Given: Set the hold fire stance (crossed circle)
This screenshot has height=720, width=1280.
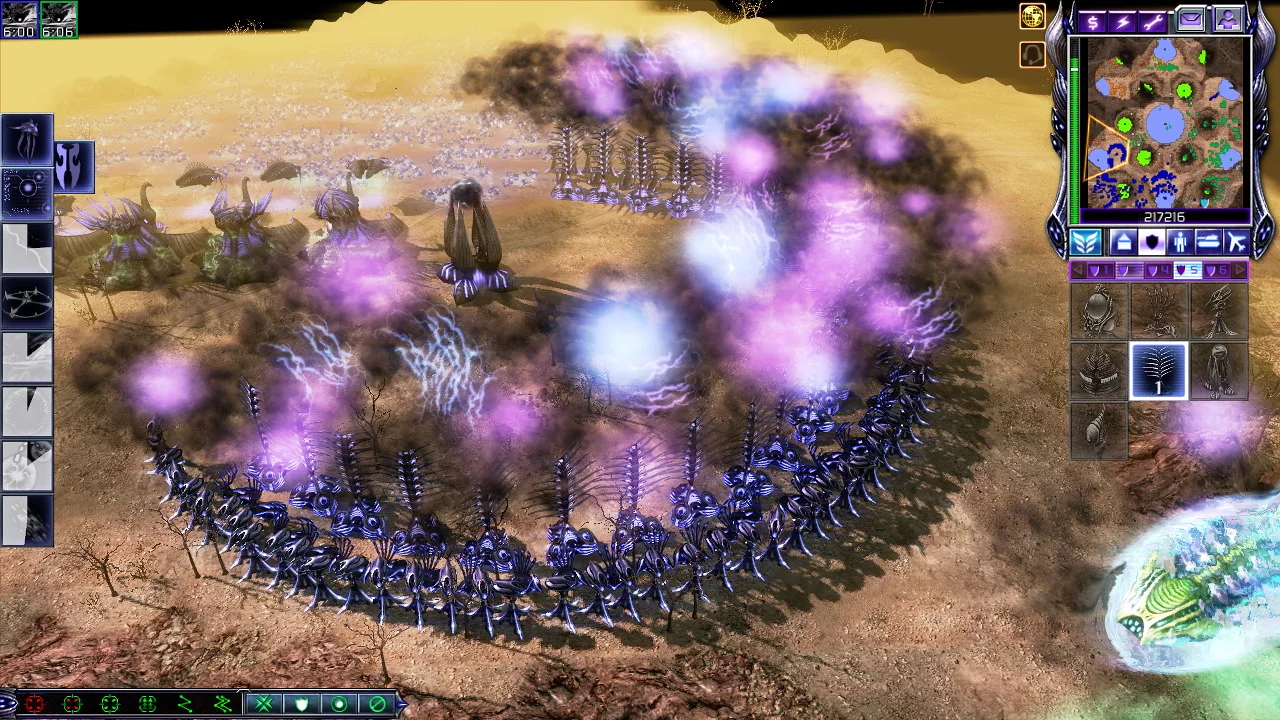Looking at the screenshot, I should tap(377, 705).
